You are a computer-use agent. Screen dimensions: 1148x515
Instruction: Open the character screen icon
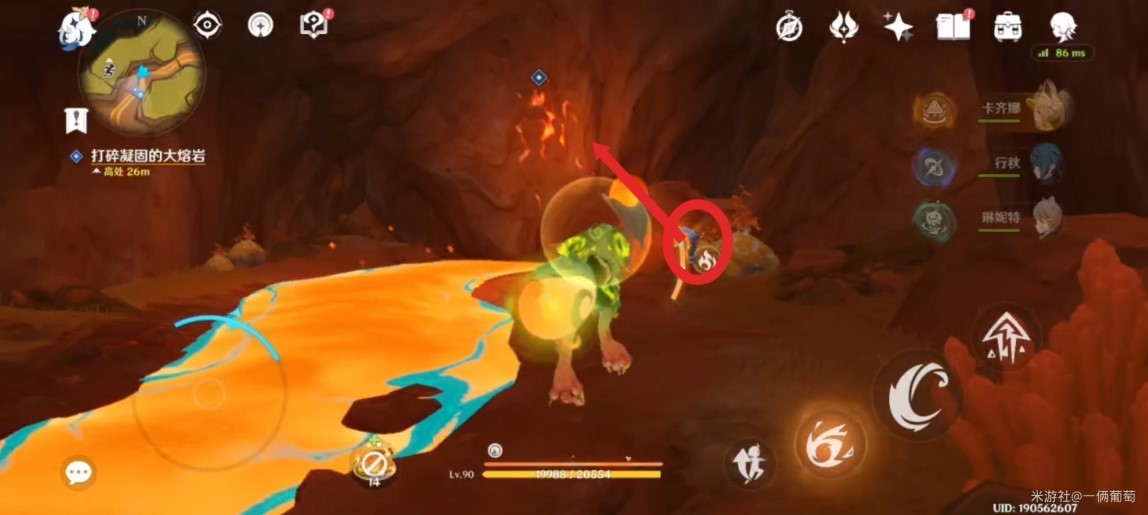pyautogui.click(x=1063, y=26)
